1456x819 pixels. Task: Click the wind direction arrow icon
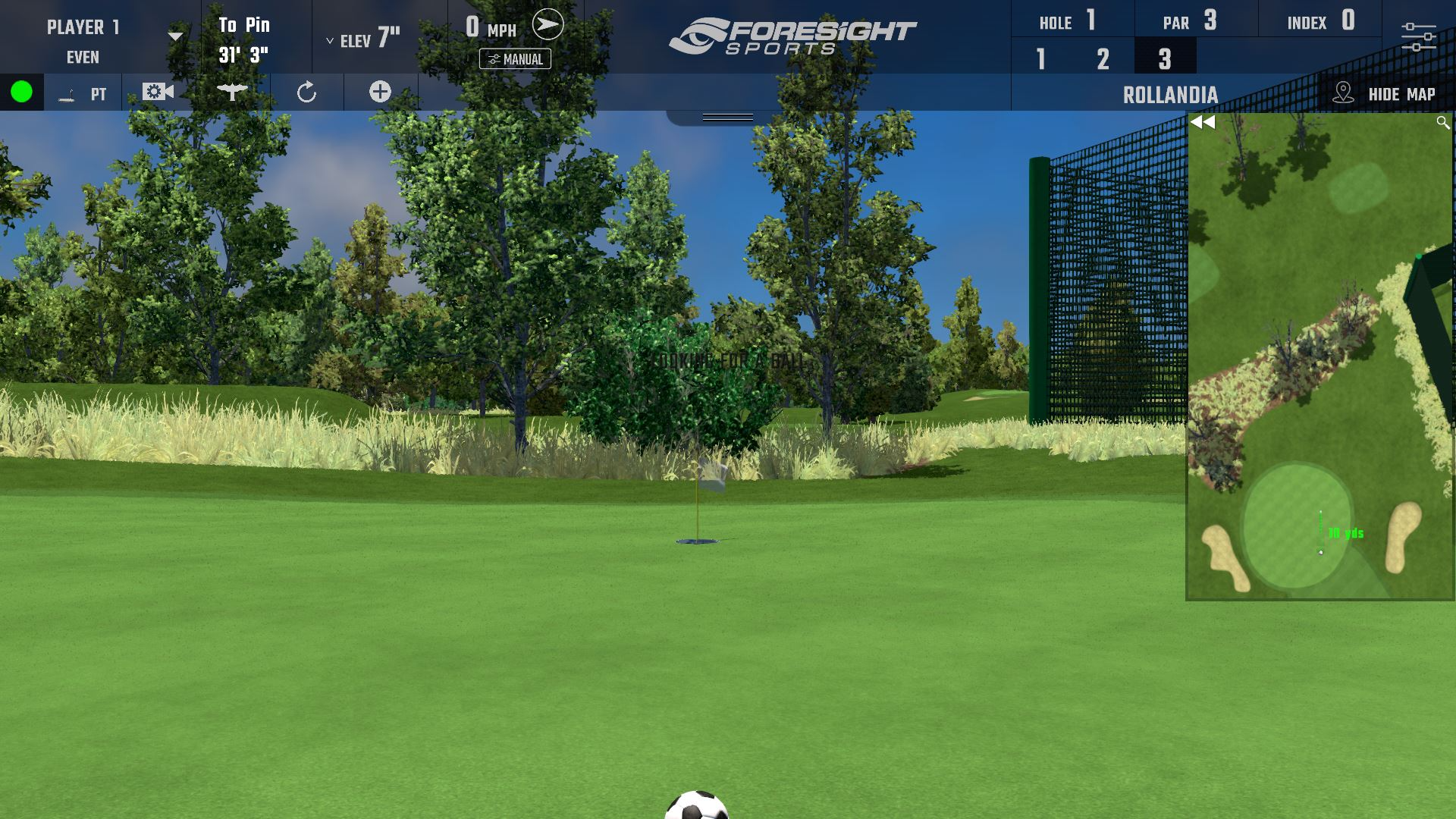click(x=548, y=24)
